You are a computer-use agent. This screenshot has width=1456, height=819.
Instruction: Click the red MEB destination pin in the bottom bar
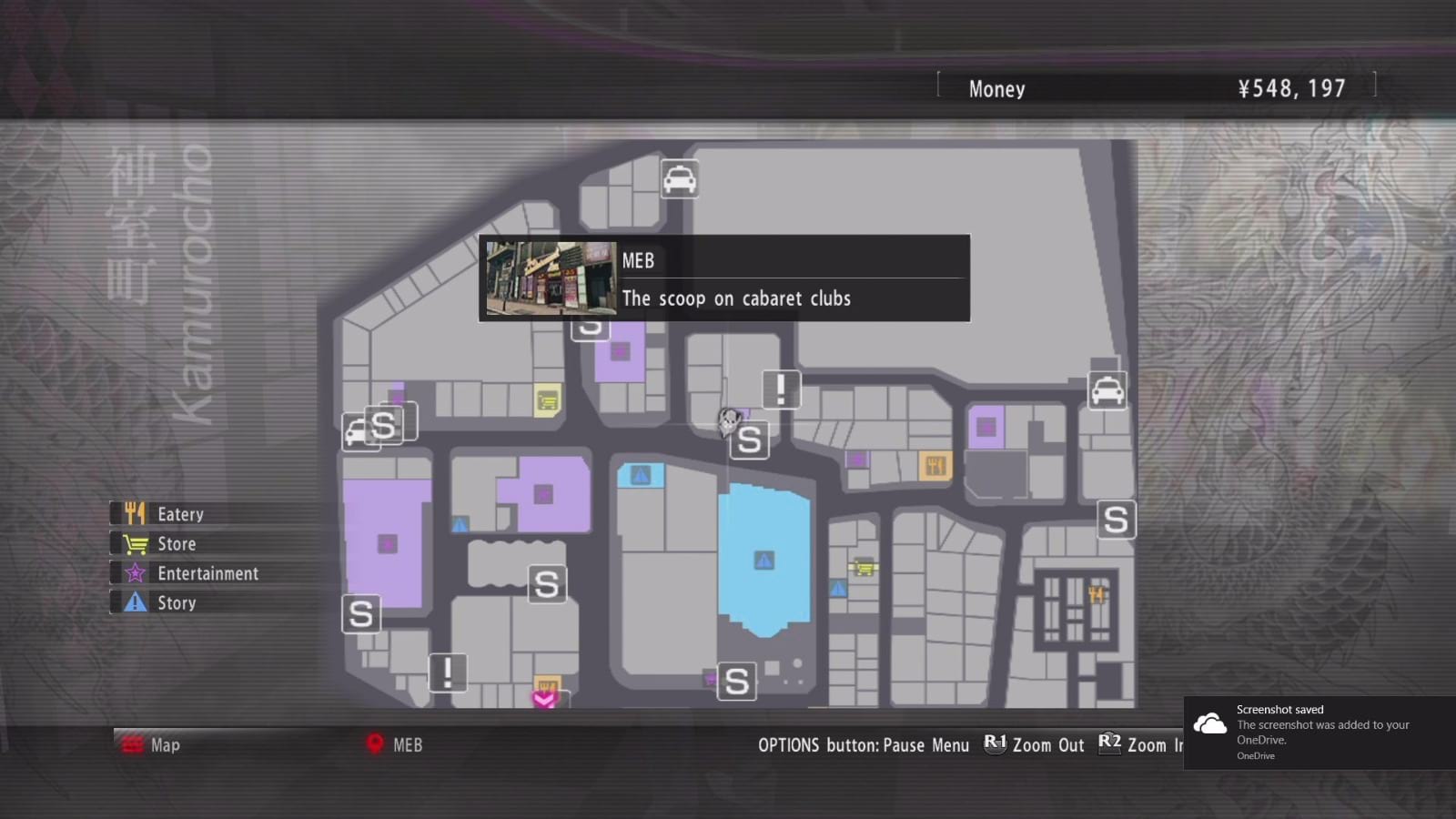click(x=375, y=744)
